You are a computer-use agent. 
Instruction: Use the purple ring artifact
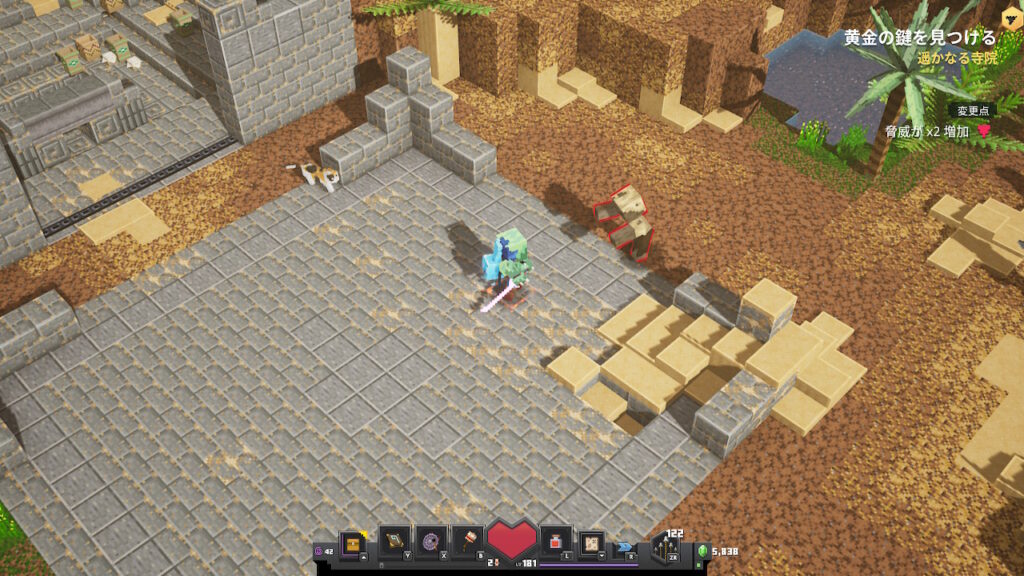[432, 541]
